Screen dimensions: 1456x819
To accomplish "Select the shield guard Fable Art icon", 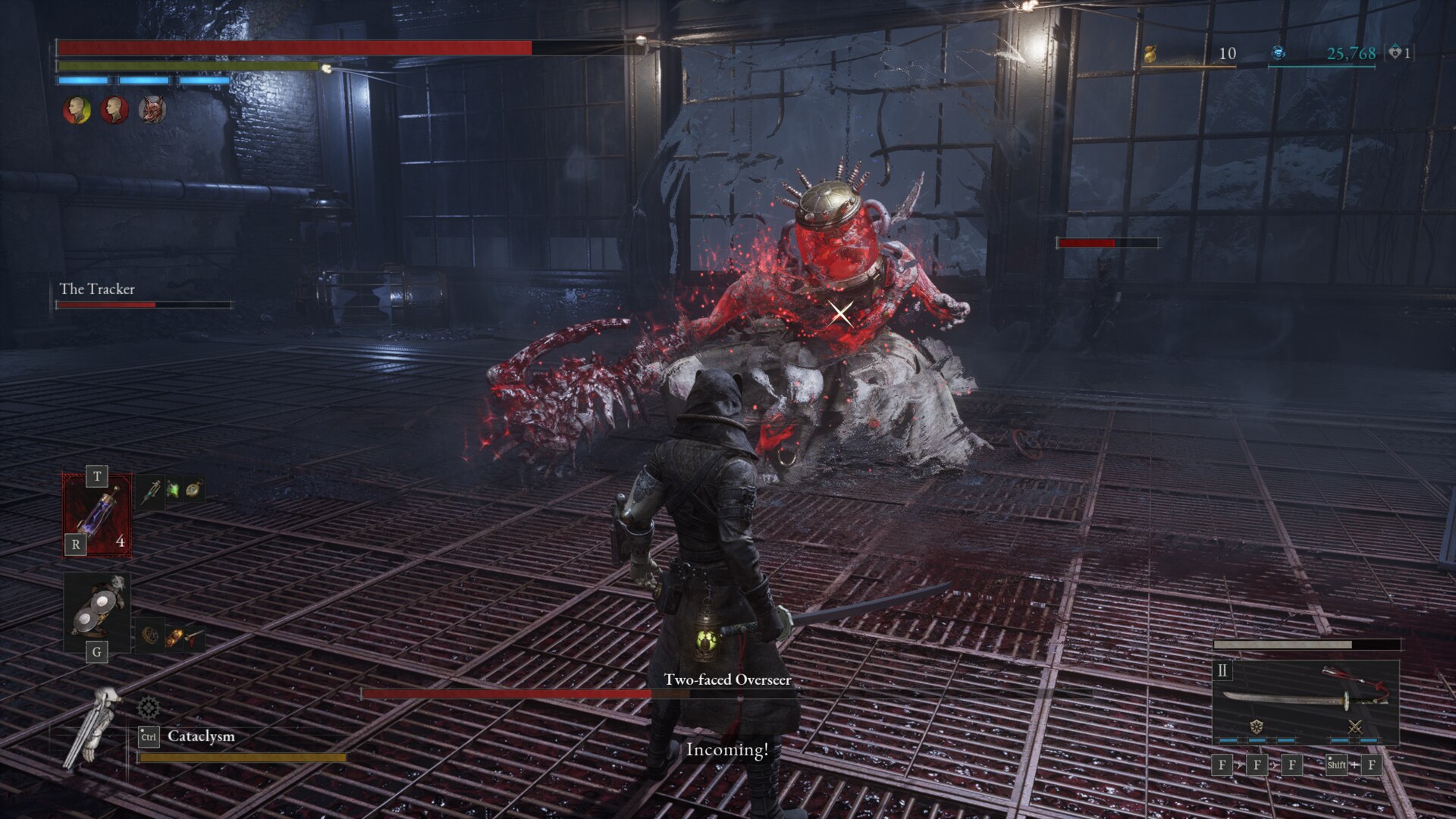I will 1257,726.
